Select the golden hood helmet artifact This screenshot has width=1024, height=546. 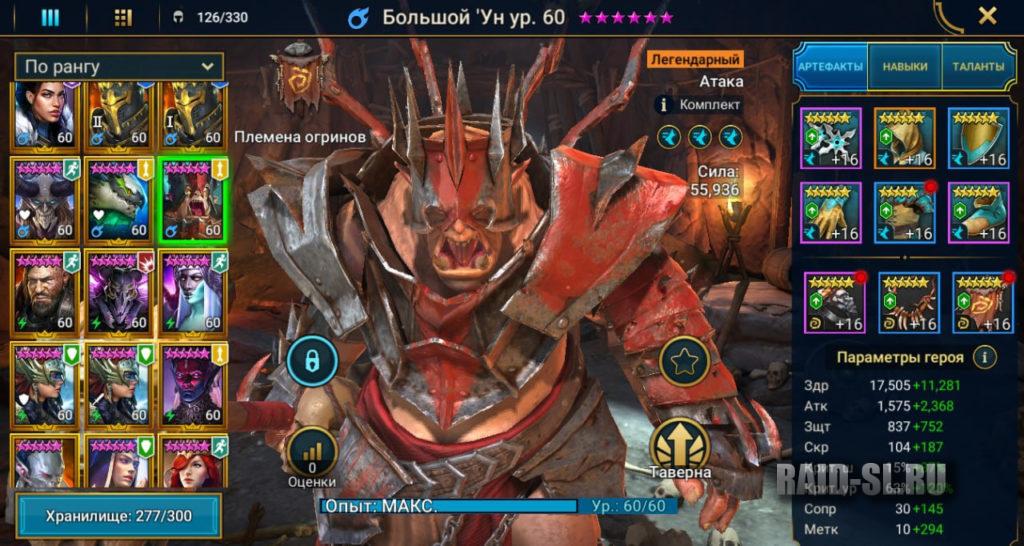904,138
